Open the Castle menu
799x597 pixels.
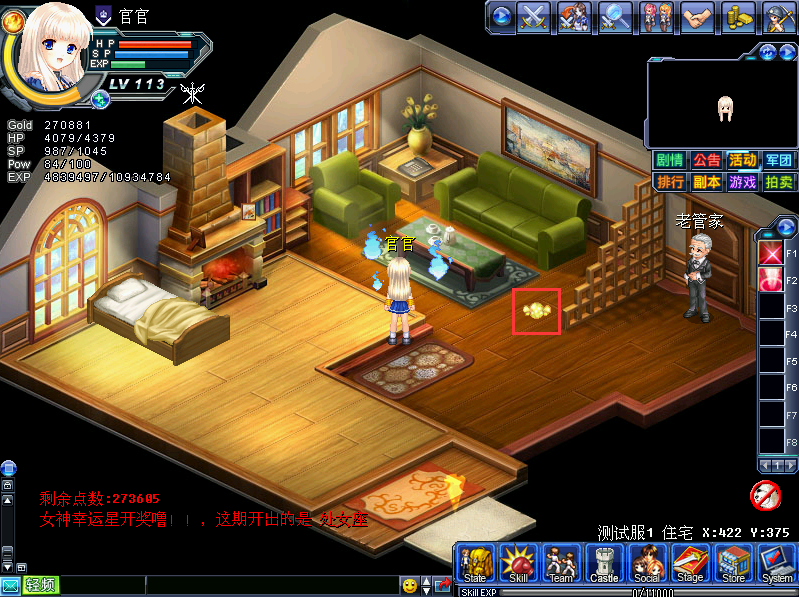click(x=604, y=565)
